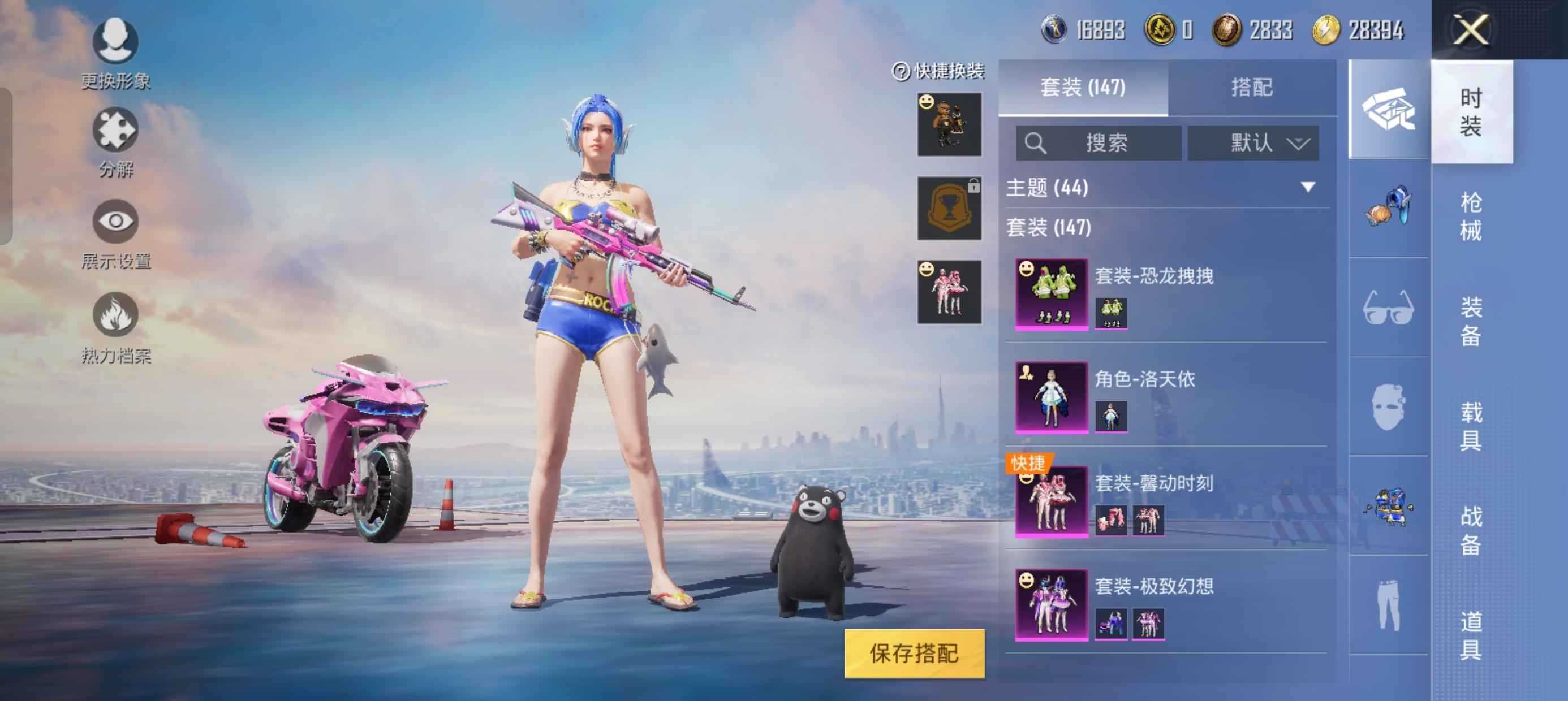Close the wardrobe with the X button
This screenshot has width=1568, height=701.
1471,29
